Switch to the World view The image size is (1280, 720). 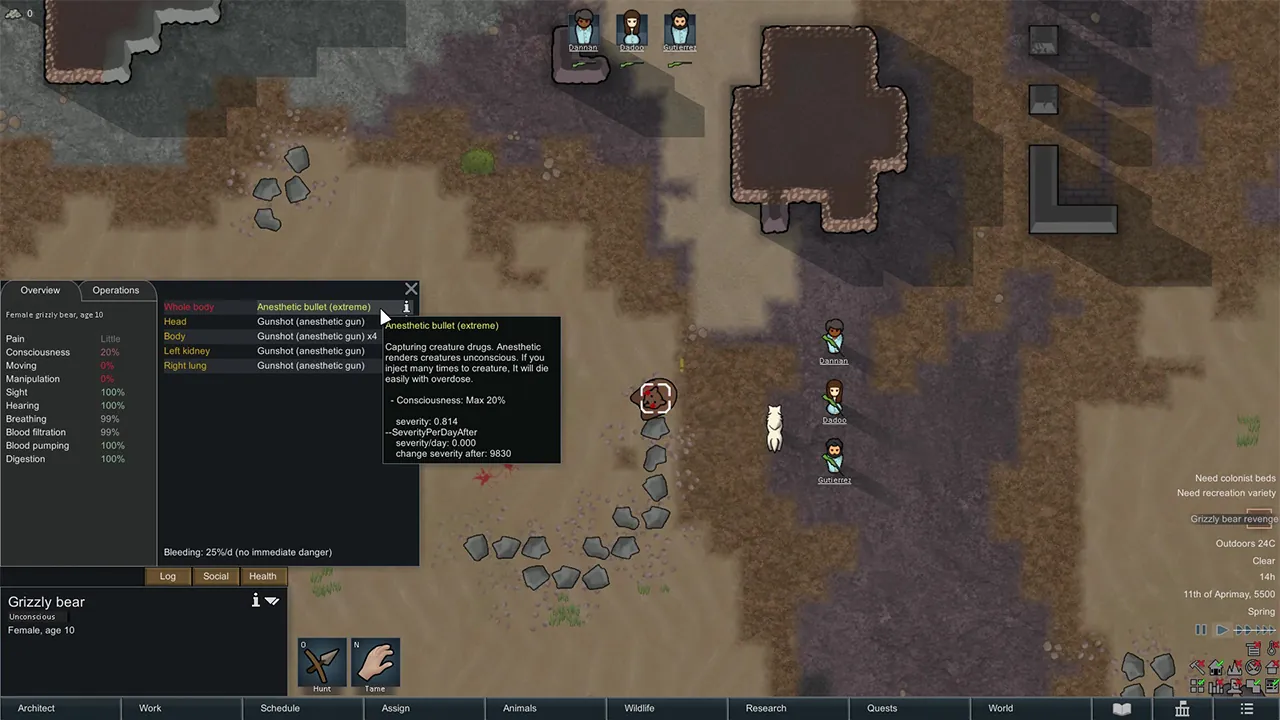pos(1001,708)
